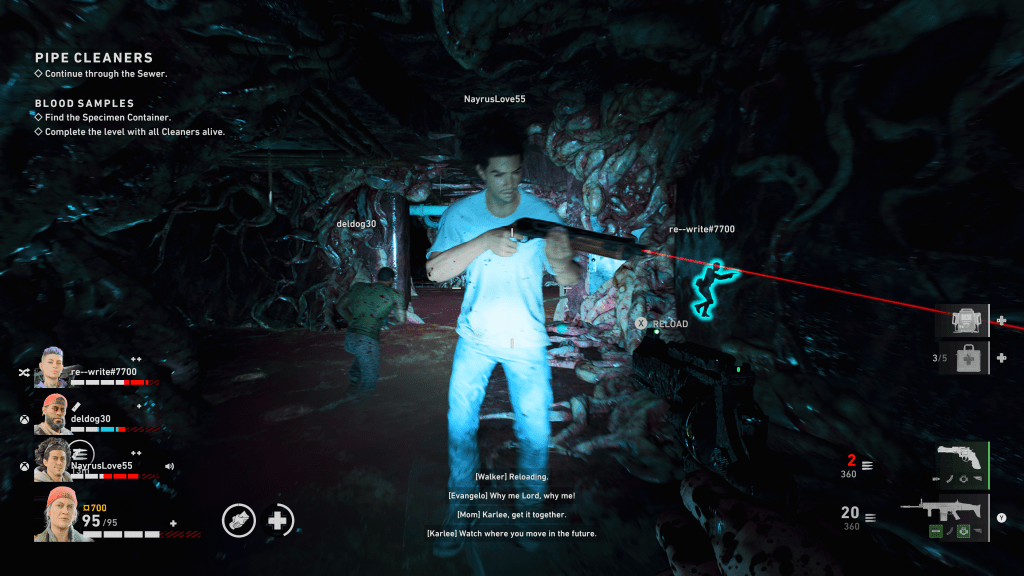The height and width of the screenshot is (576, 1024).
Task: Select teammate re--write#7700's portrait
Action: click(x=52, y=369)
